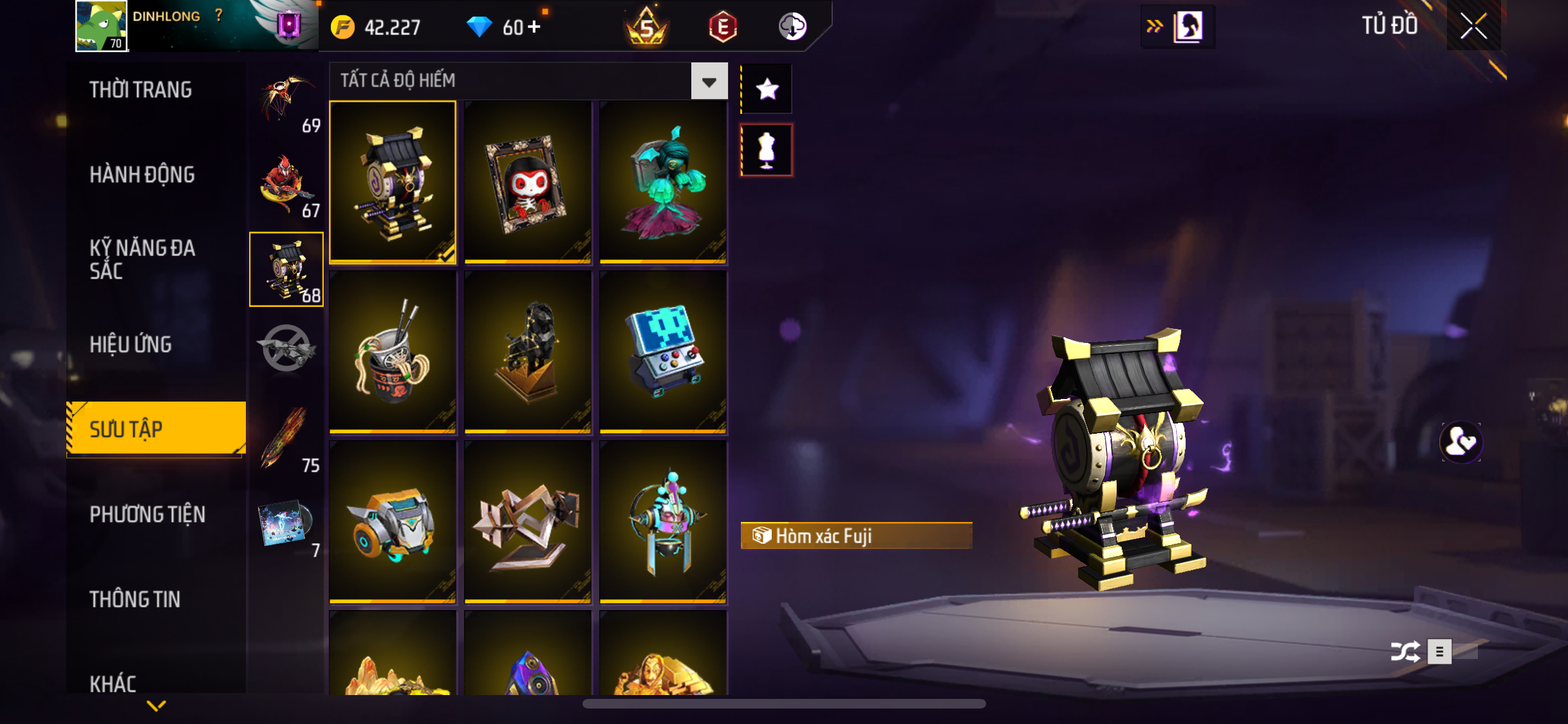Click the shuffle random icon
Image resolution: width=1568 pixels, height=724 pixels.
(x=1405, y=651)
